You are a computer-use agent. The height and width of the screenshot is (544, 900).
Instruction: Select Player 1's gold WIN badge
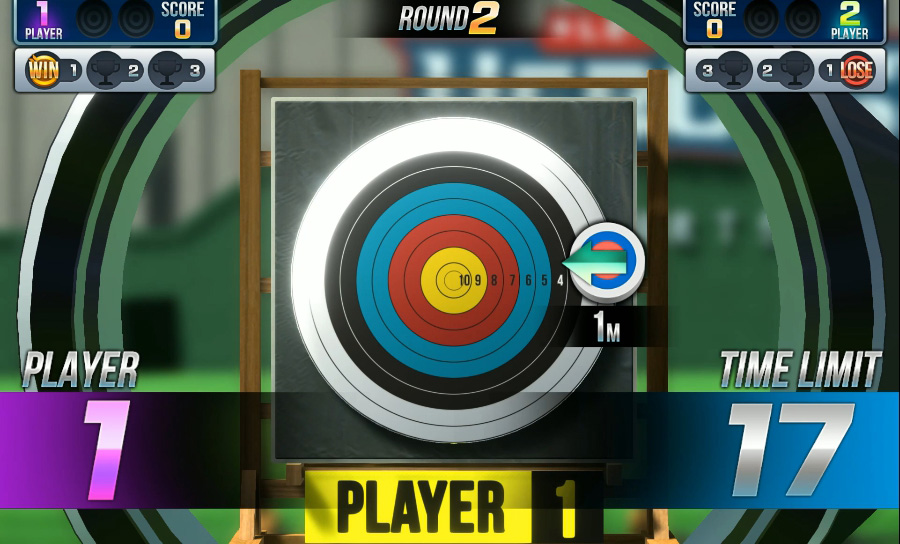43,71
